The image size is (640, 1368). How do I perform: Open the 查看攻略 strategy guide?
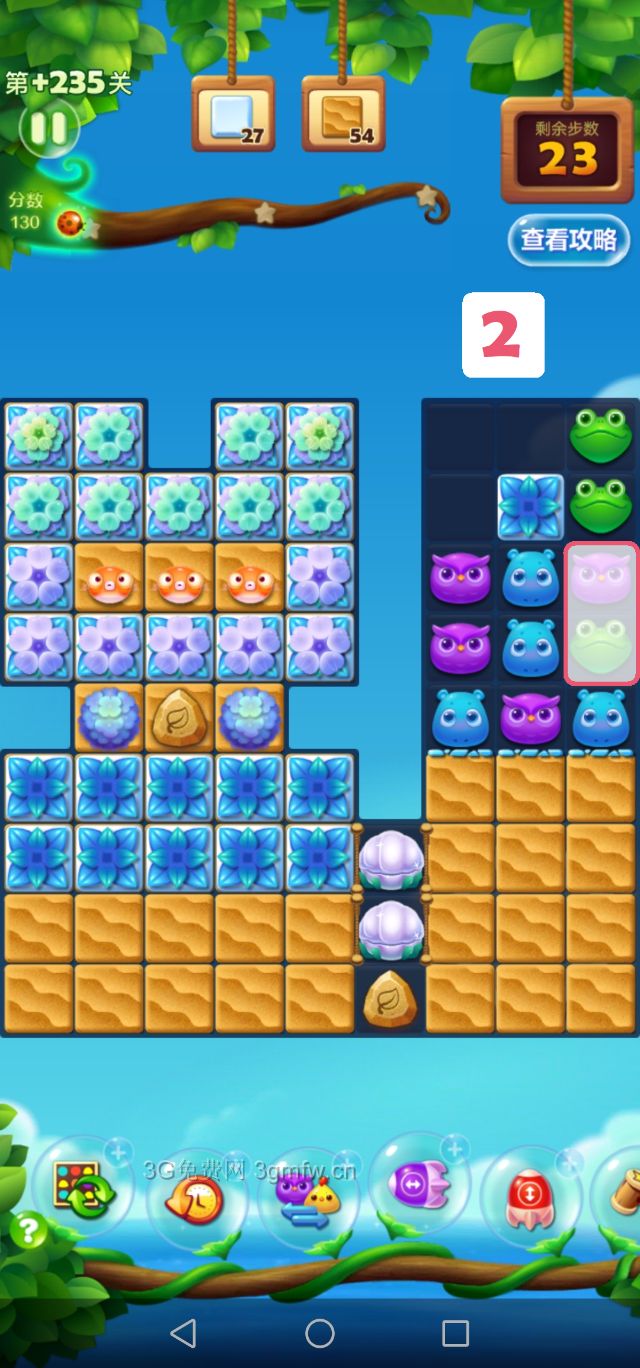[568, 240]
